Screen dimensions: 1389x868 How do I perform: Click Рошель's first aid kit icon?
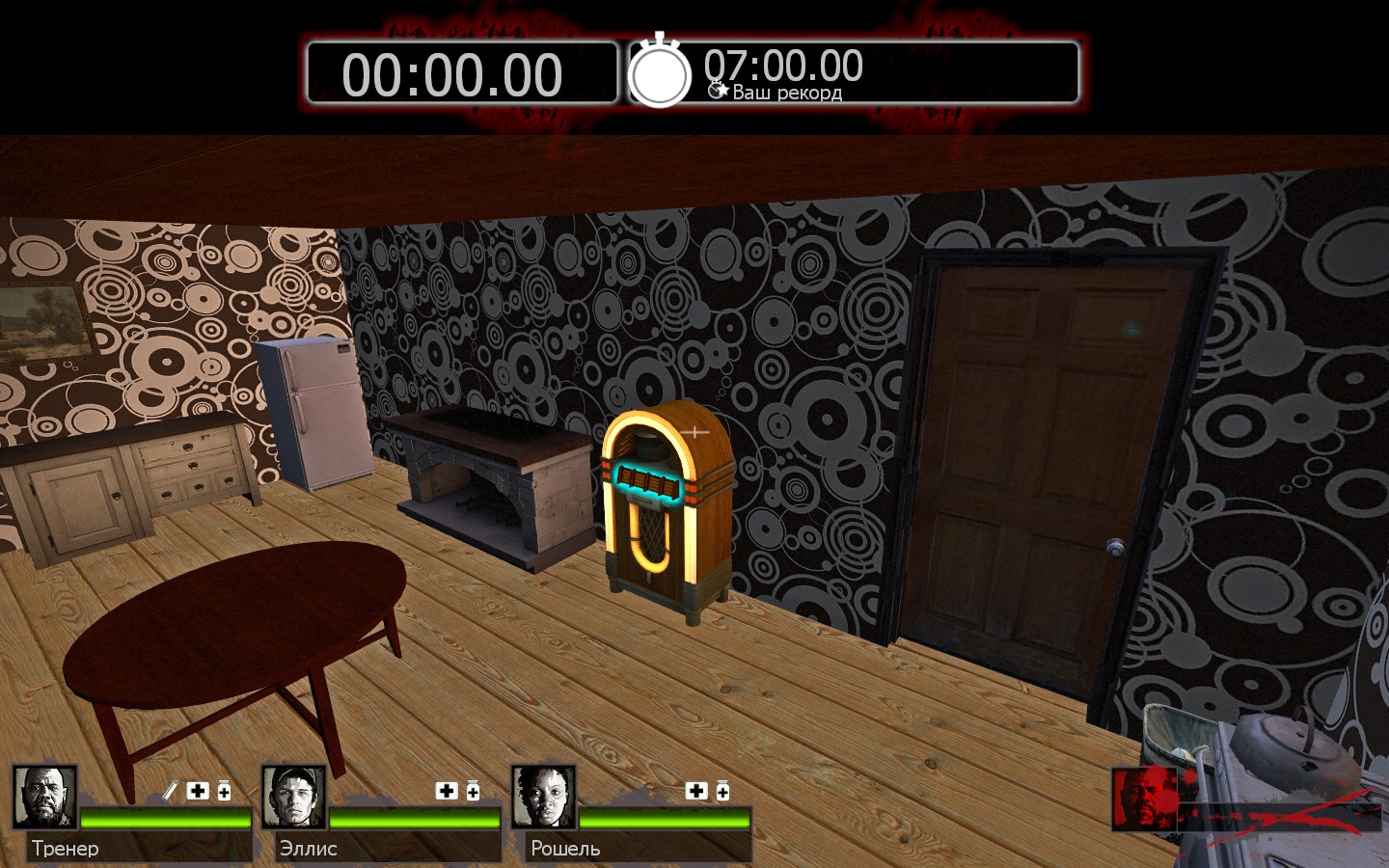coord(696,791)
